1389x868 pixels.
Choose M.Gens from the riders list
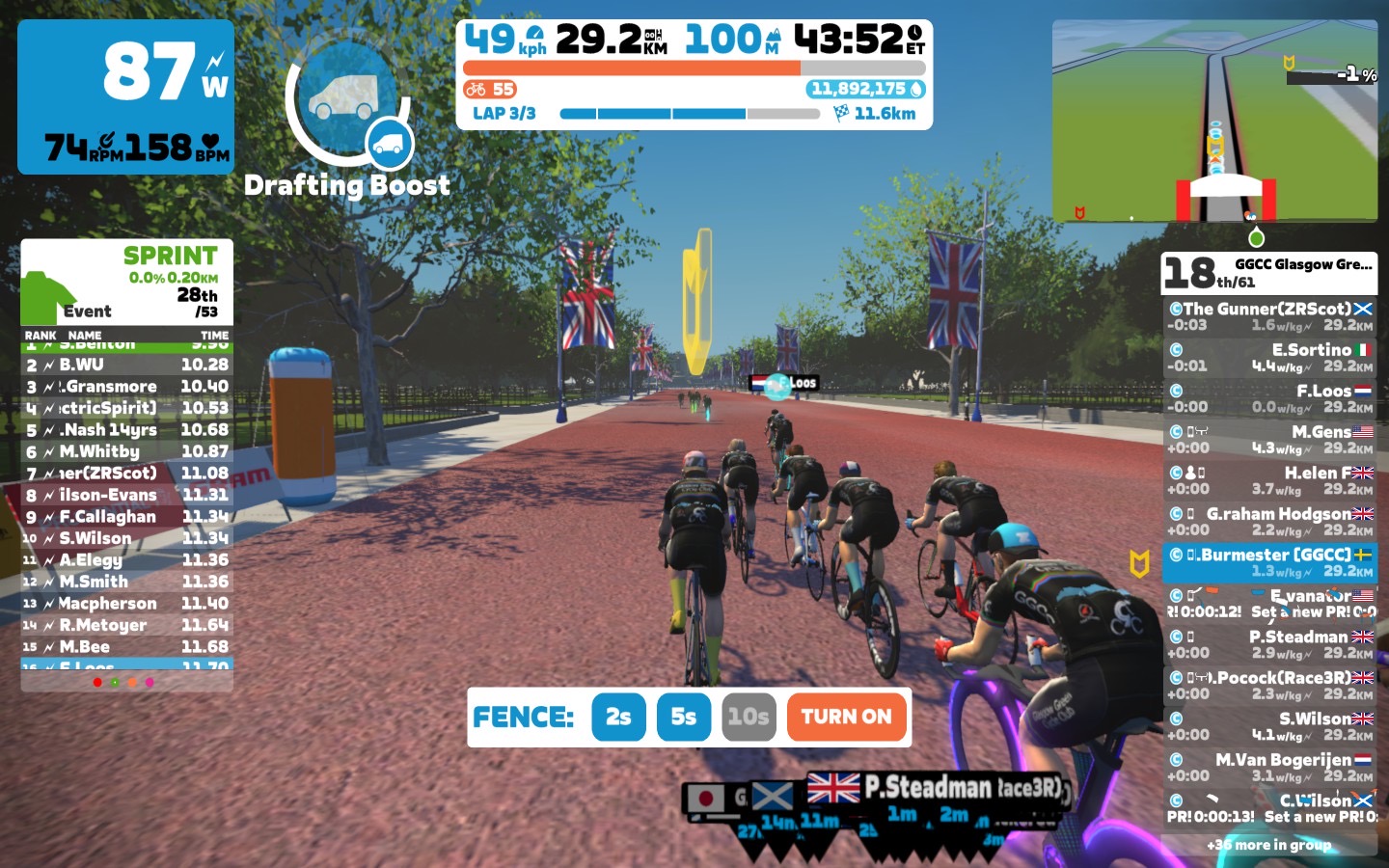click(1269, 440)
